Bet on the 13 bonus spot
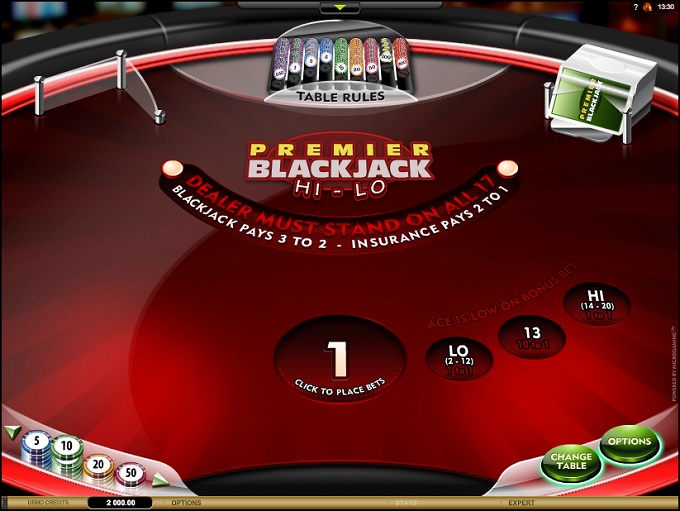Image resolution: width=680 pixels, height=511 pixels. [533, 336]
